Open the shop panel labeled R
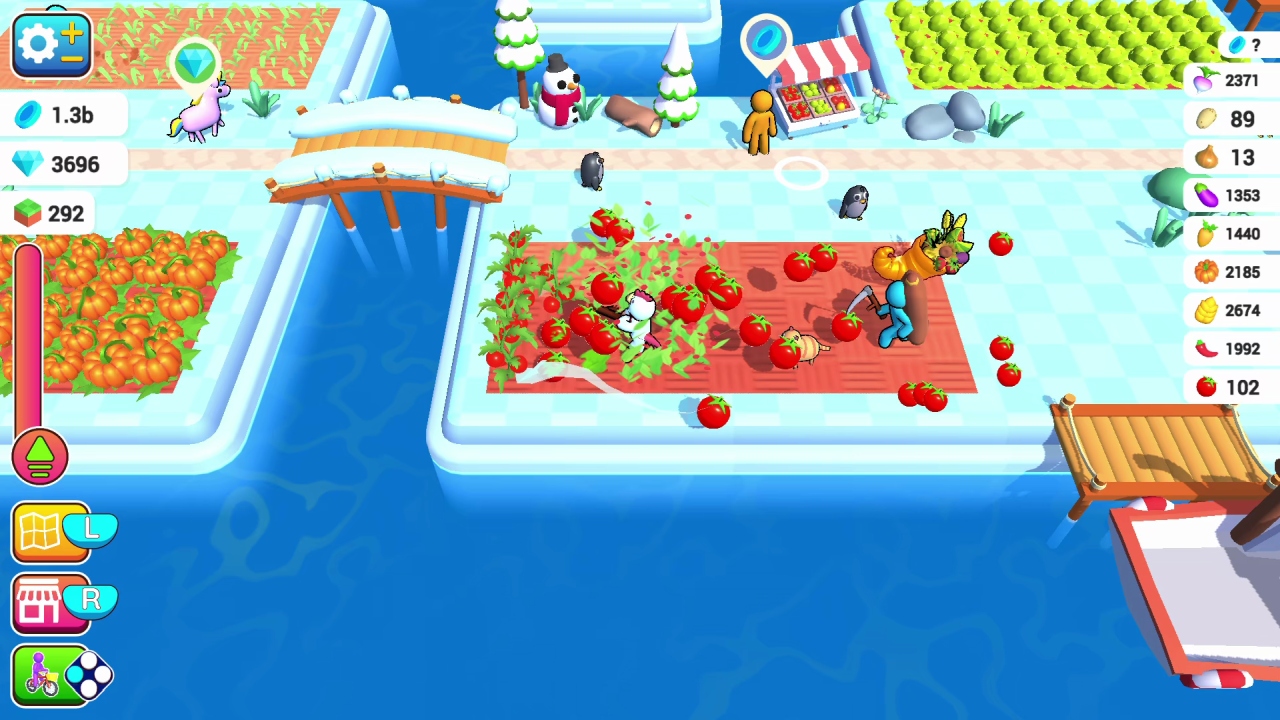The height and width of the screenshot is (720, 1280). tap(50, 600)
